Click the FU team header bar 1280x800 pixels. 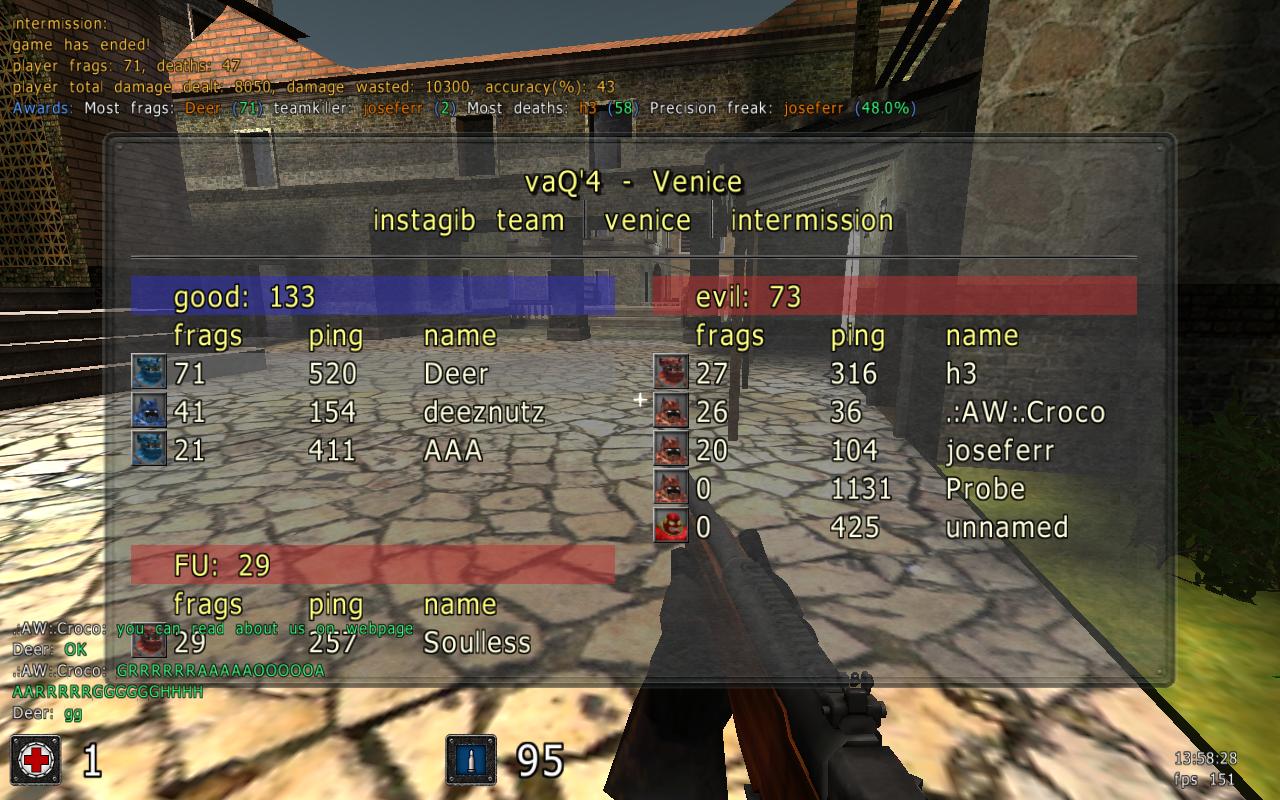pos(372,566)
